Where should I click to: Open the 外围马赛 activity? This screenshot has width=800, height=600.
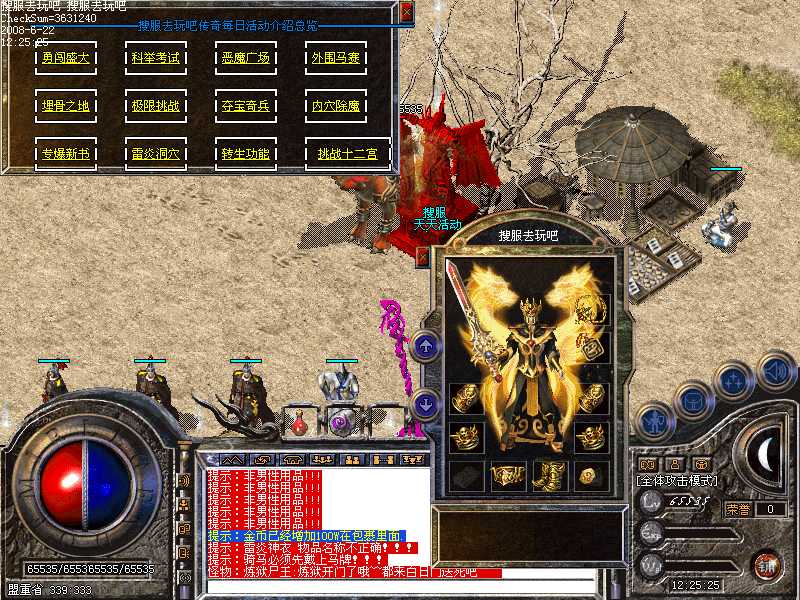335,58
